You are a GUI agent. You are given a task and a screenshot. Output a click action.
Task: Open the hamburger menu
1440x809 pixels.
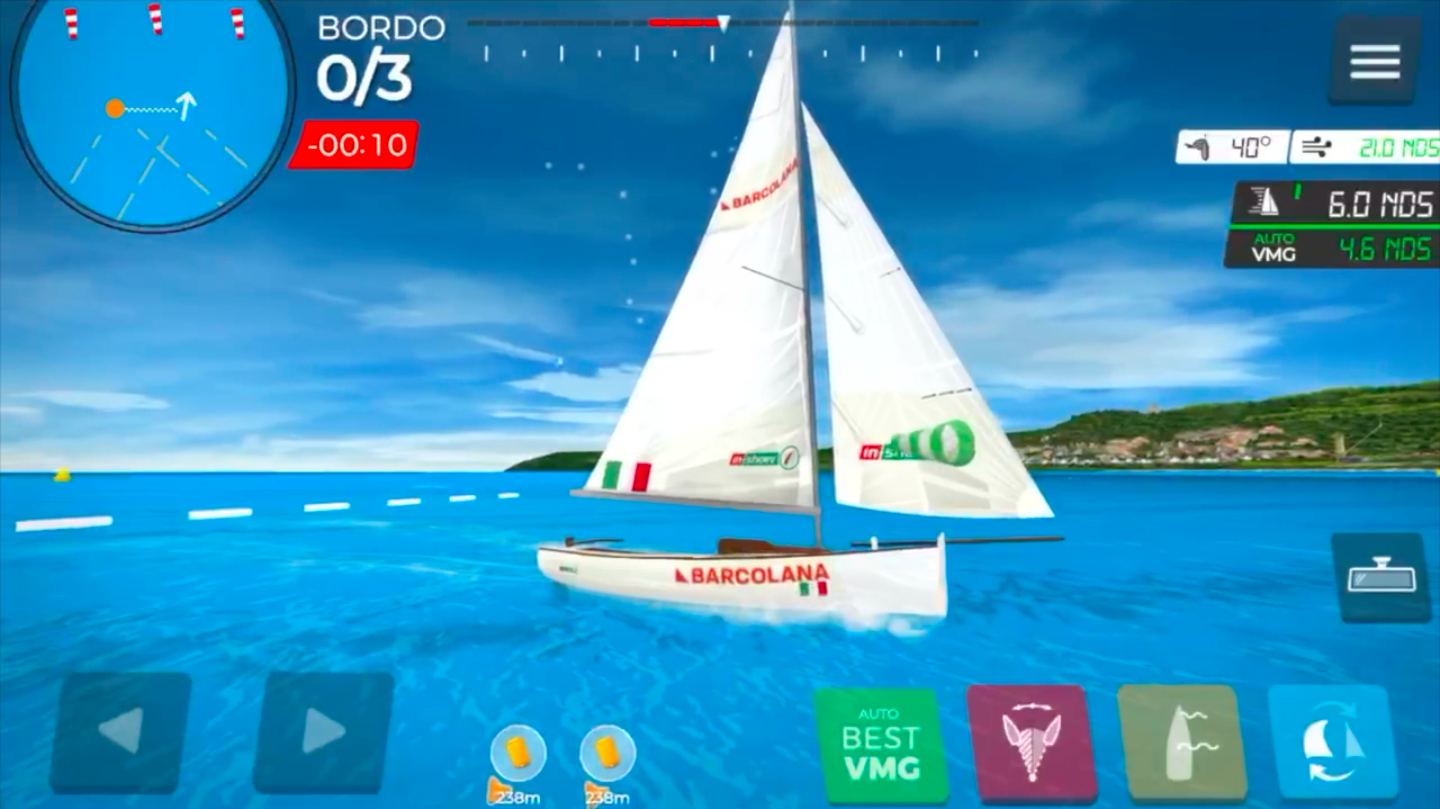[1374, 61]
